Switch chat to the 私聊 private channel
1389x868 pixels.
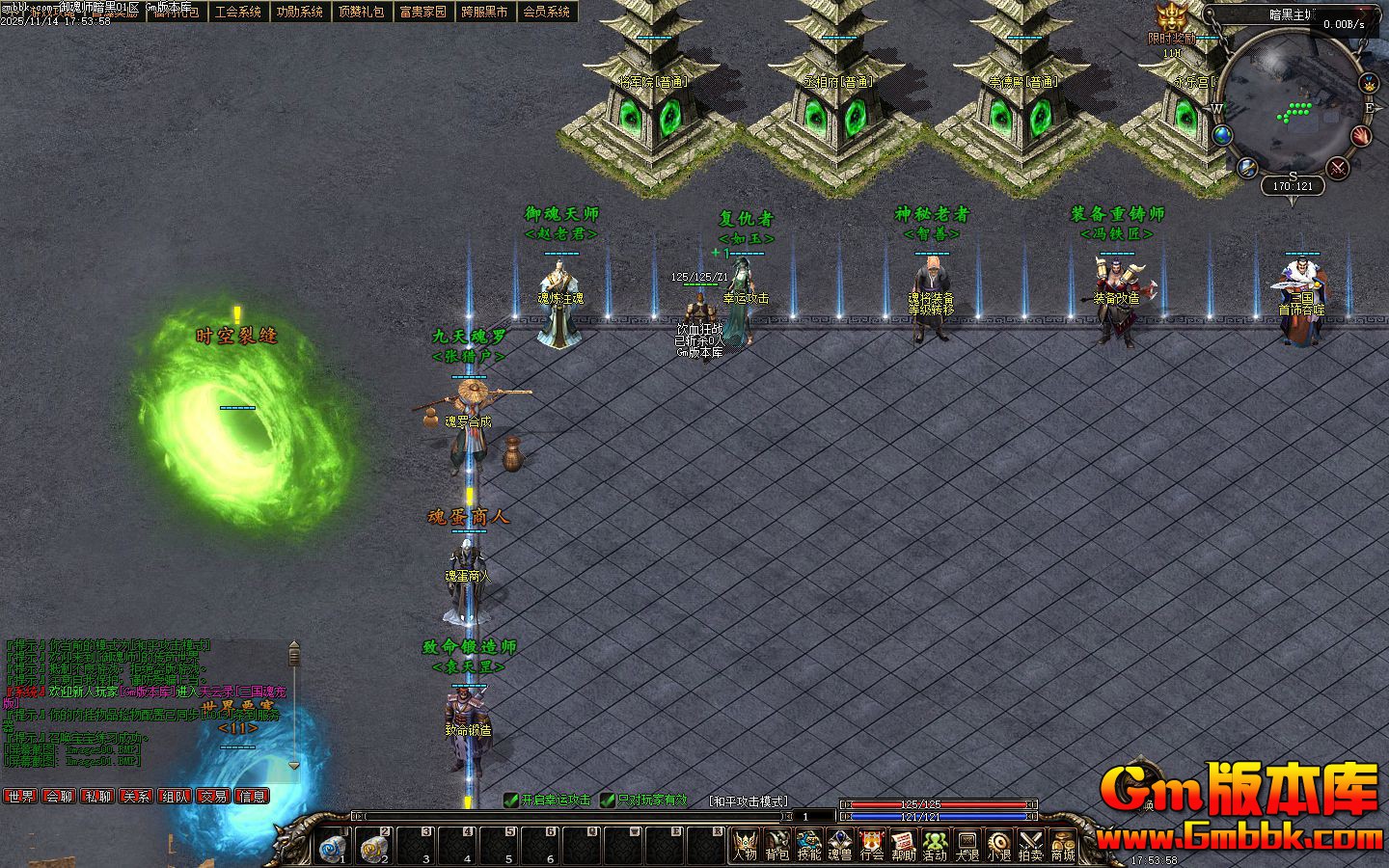click(97, 797)
